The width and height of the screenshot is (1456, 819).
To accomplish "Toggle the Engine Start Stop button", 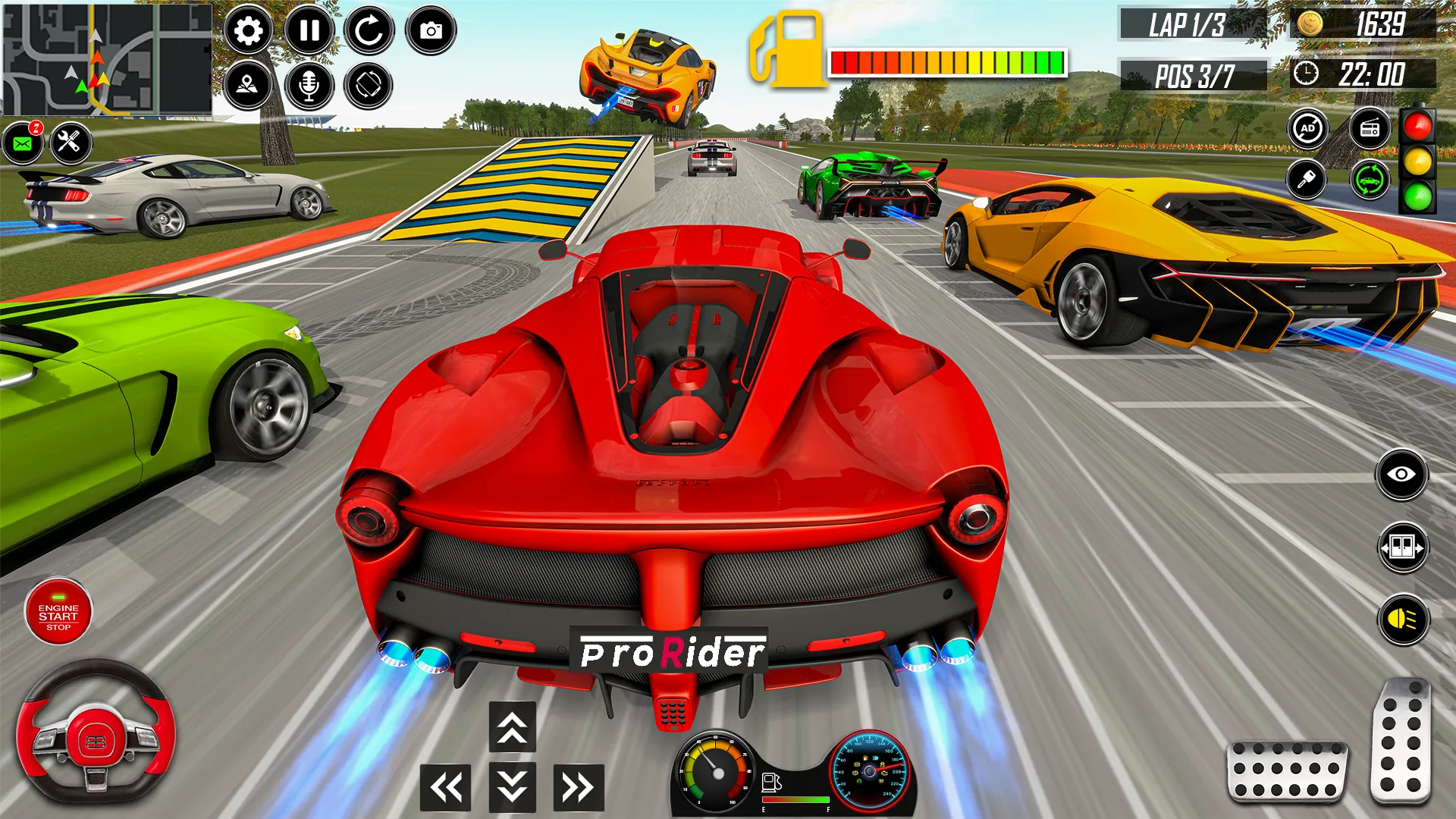I will [58, 612].
